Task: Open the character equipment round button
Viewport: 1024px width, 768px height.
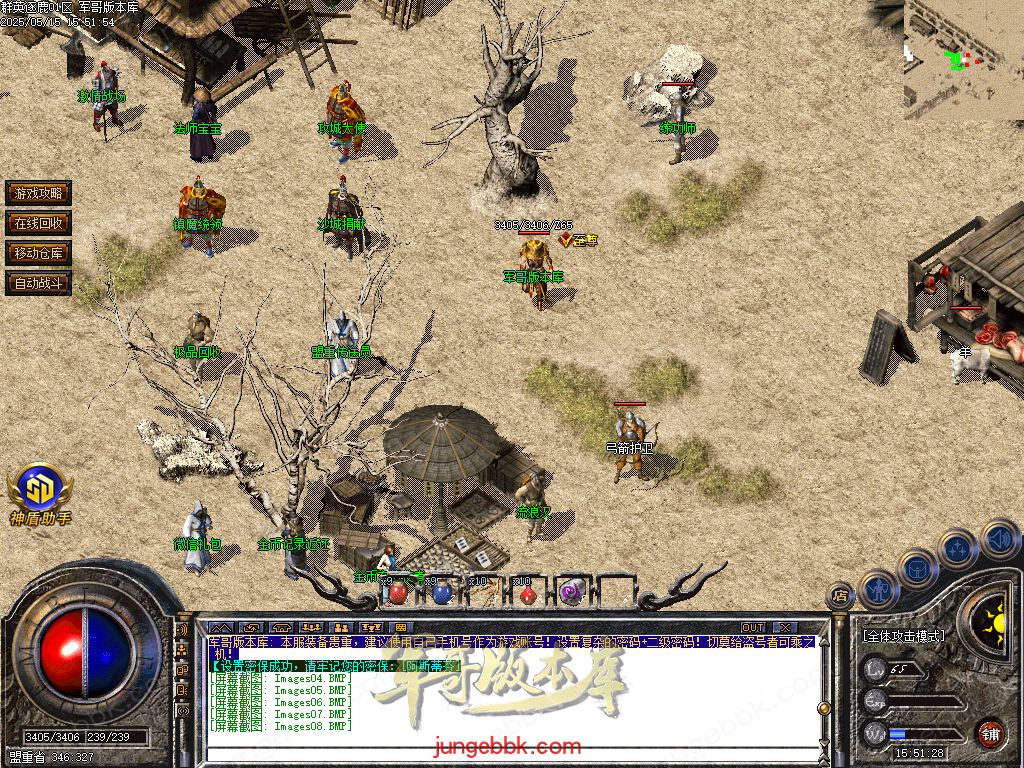Action: [x=878, y=589]
